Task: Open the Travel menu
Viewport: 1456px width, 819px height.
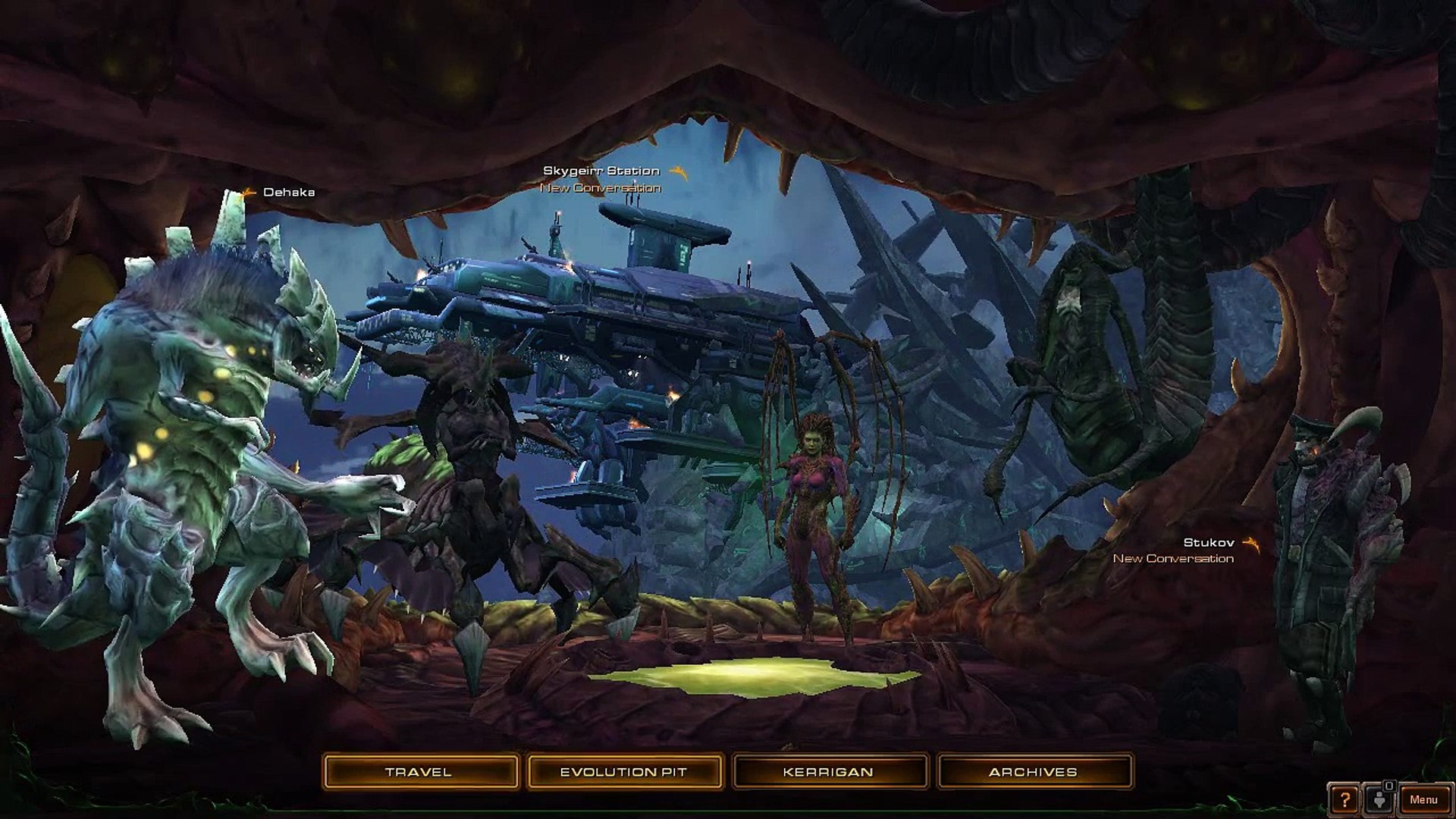Action: pyautogui.click(x=419, y=772)
